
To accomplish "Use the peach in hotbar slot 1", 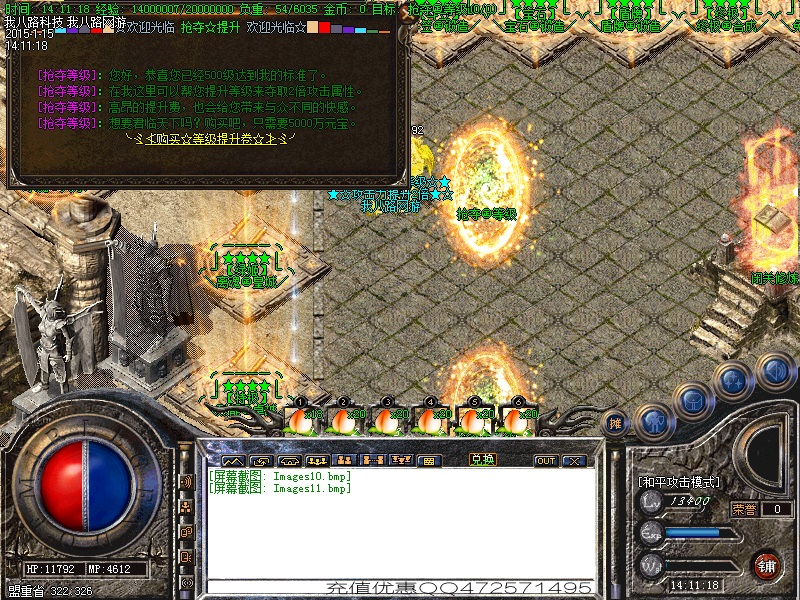I will [302, 419].
